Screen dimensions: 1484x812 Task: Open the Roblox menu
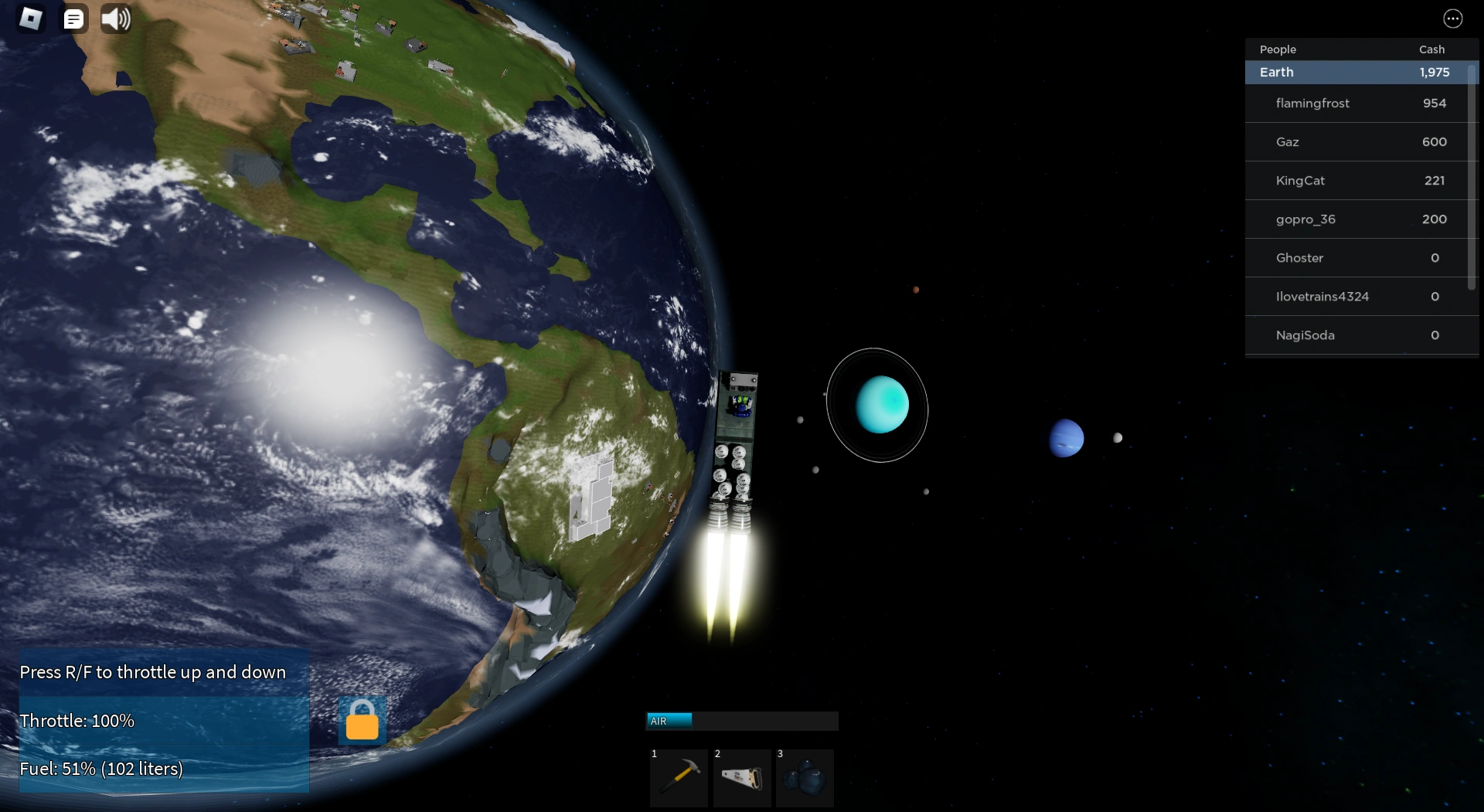coord(31,19)
